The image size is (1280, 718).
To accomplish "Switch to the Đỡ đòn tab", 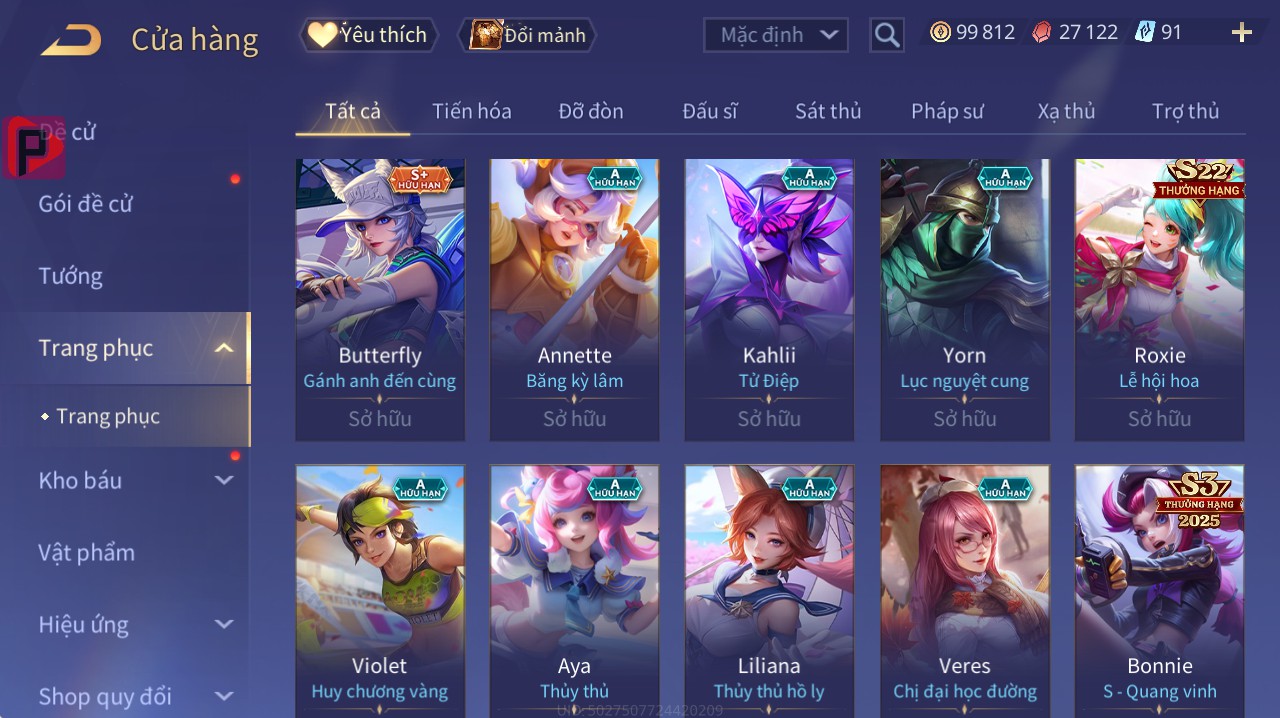I will tap(590, 111).
